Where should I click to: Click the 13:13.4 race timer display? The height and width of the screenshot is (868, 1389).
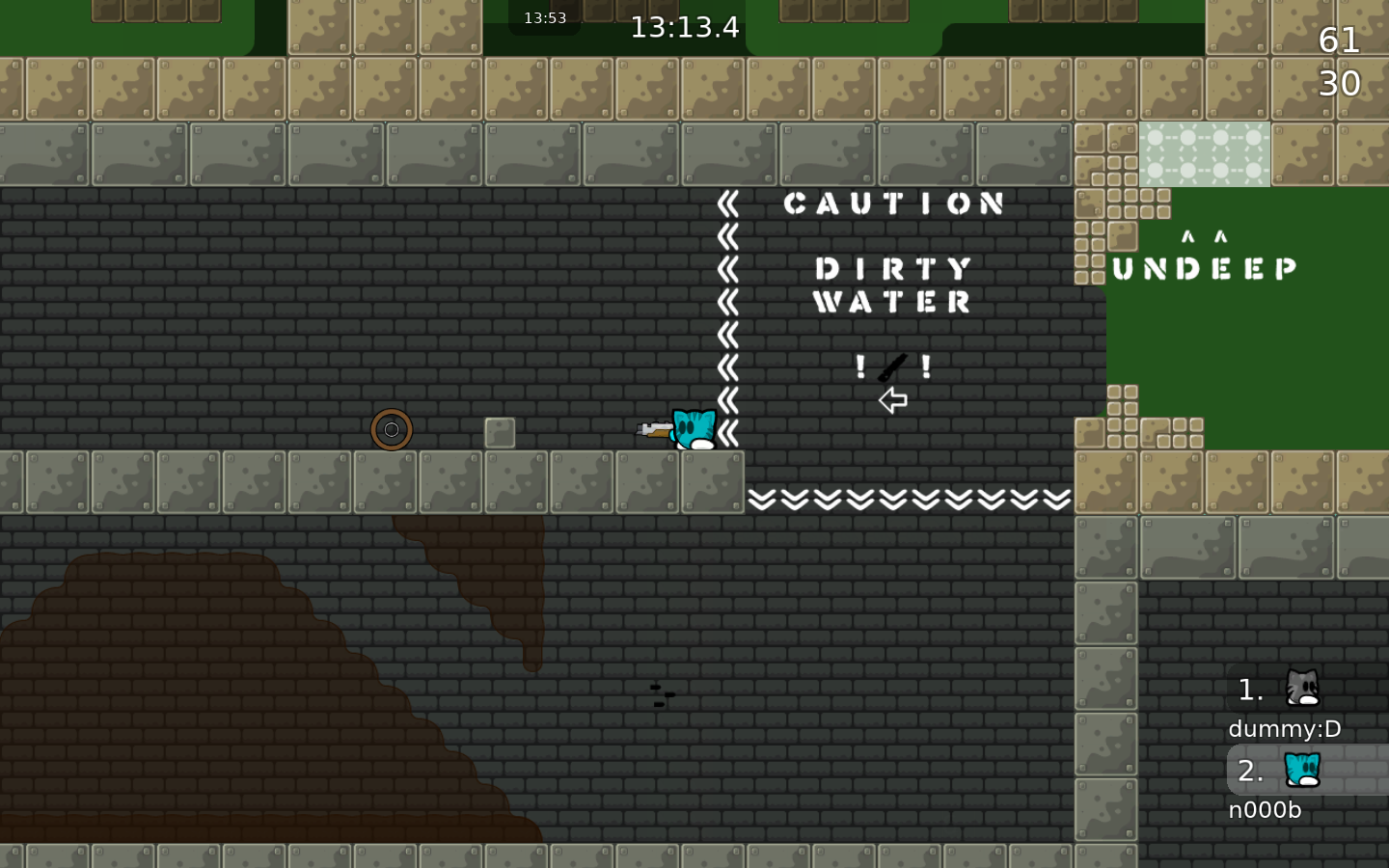684,27
